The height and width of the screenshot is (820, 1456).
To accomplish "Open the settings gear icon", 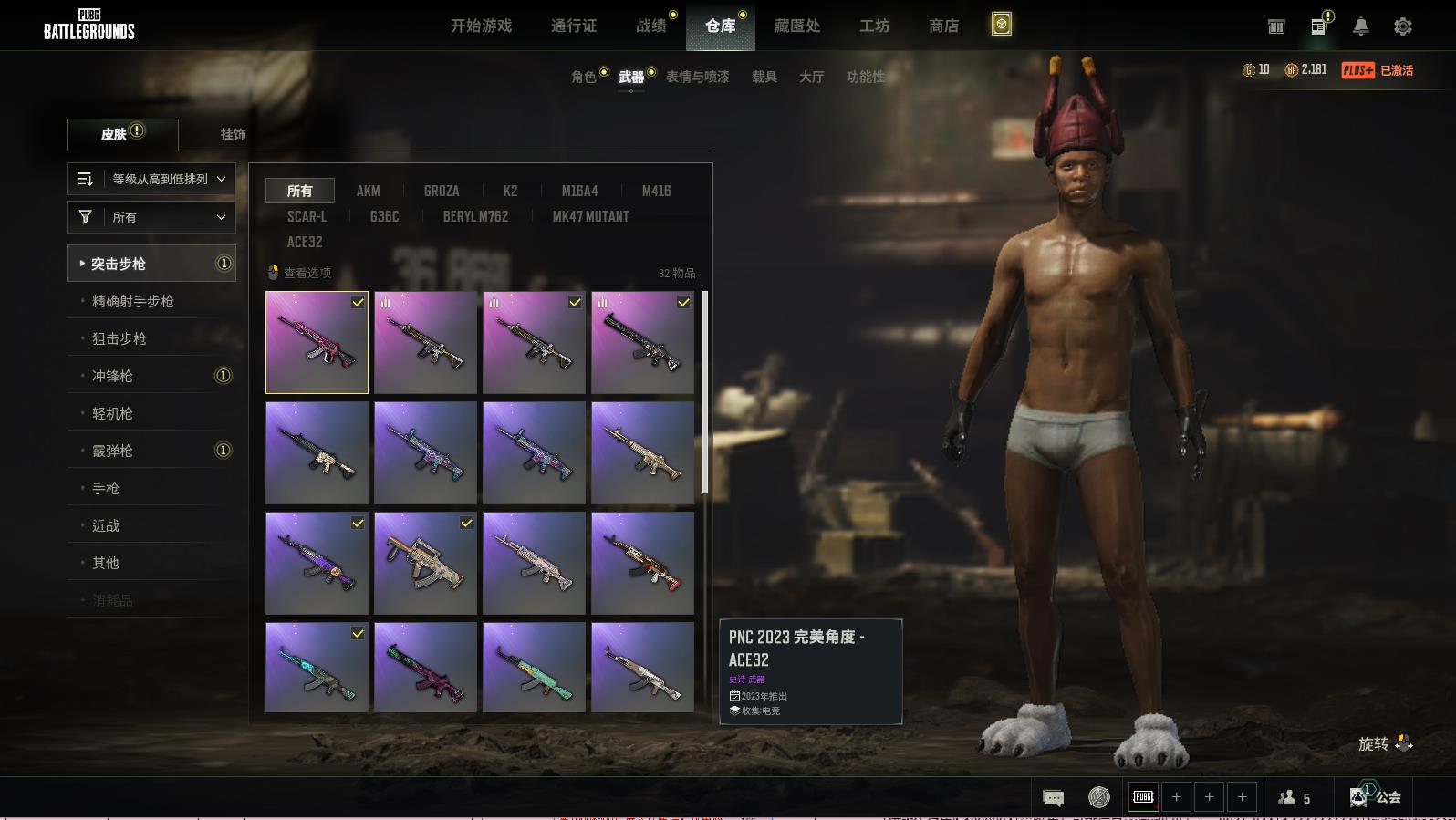I will 1403,26.
